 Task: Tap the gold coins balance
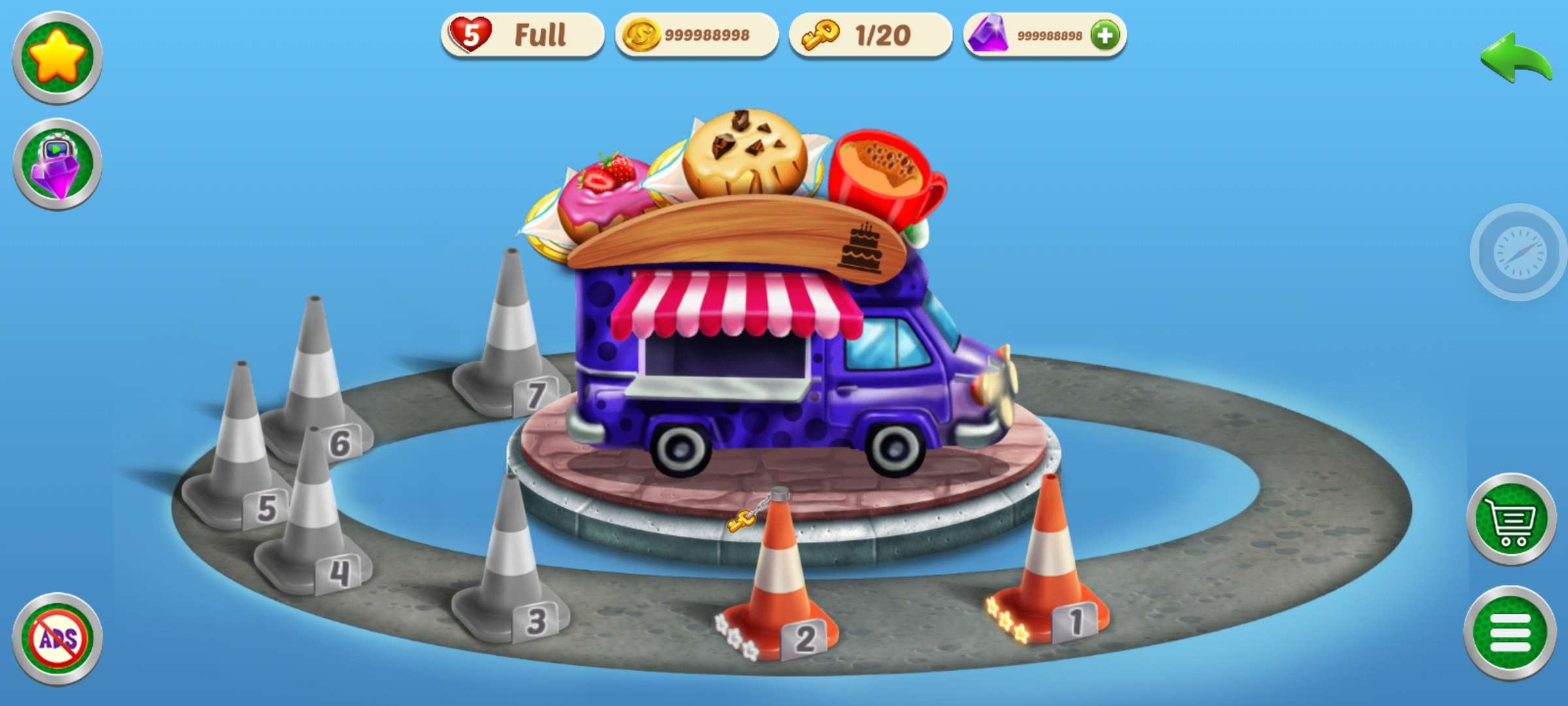pos(696,35)
